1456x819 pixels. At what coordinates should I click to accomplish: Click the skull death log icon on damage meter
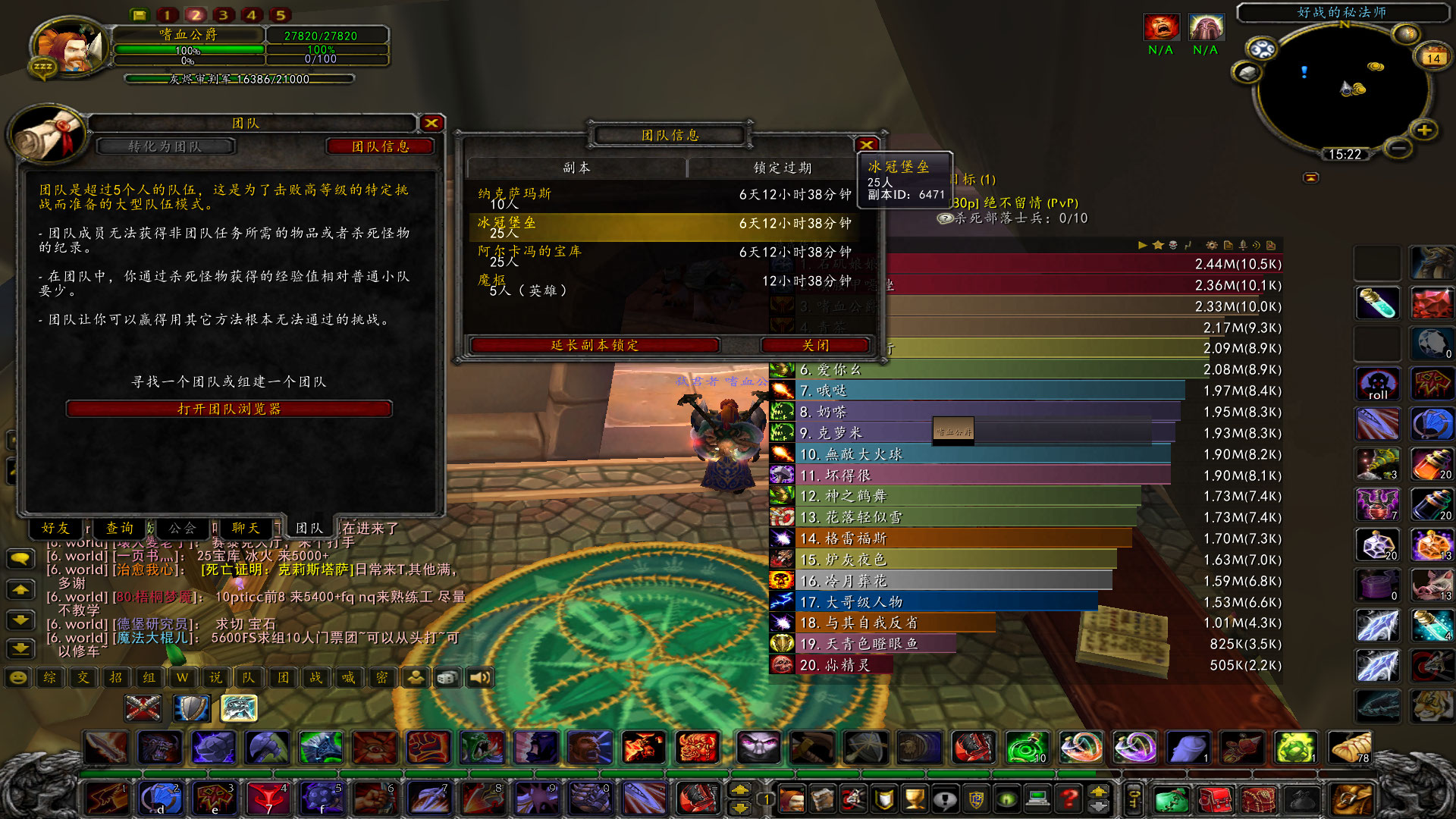1173,245
